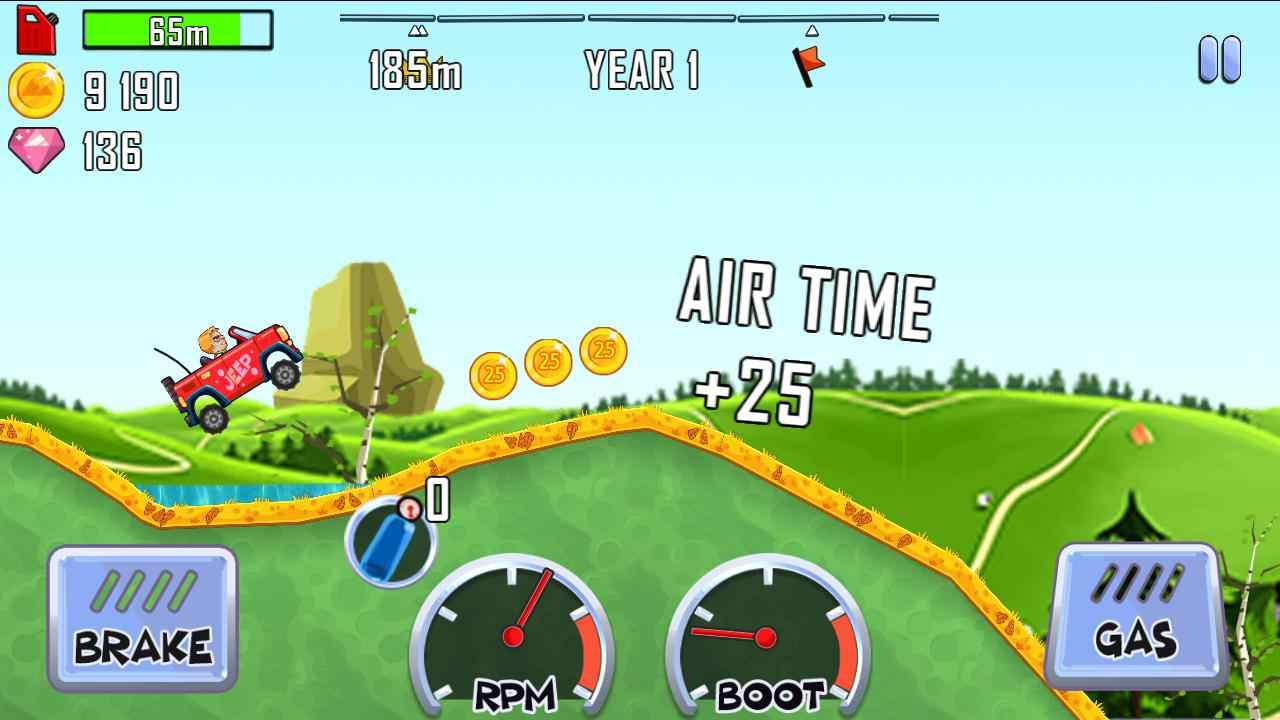The height and width of the screenshot is (720, 1280).
Task: Select the gold coin icon
Action: tap(37, 92)
